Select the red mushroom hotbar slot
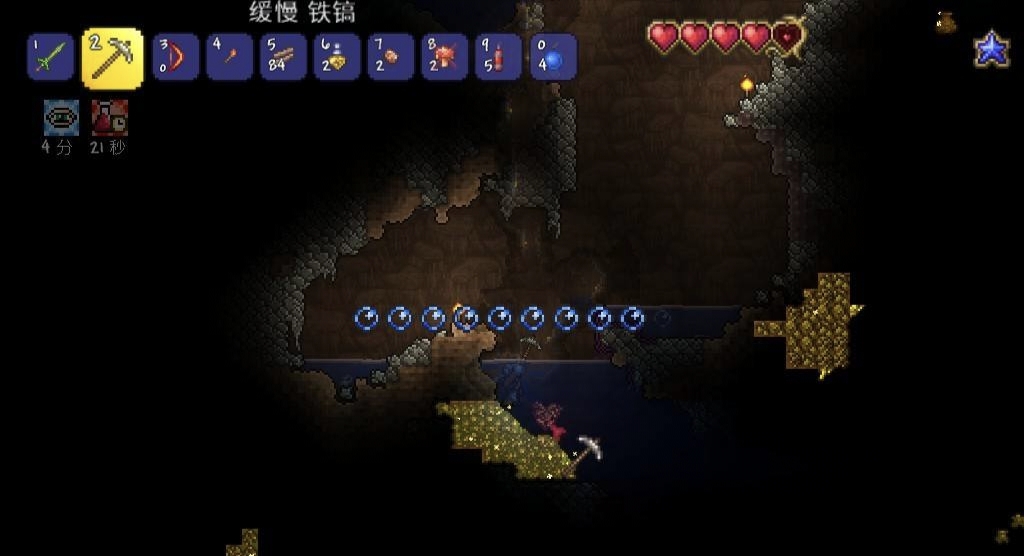 pyautogui.click(x=445, y=57)
